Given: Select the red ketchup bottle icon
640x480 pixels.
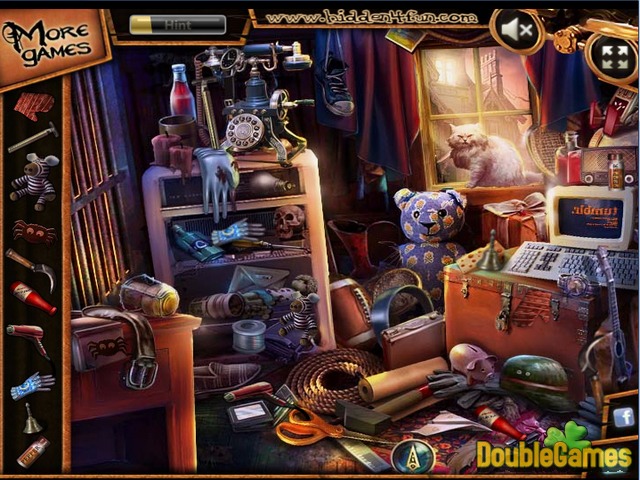Looking at the screenshot, I should pos(33,298).
